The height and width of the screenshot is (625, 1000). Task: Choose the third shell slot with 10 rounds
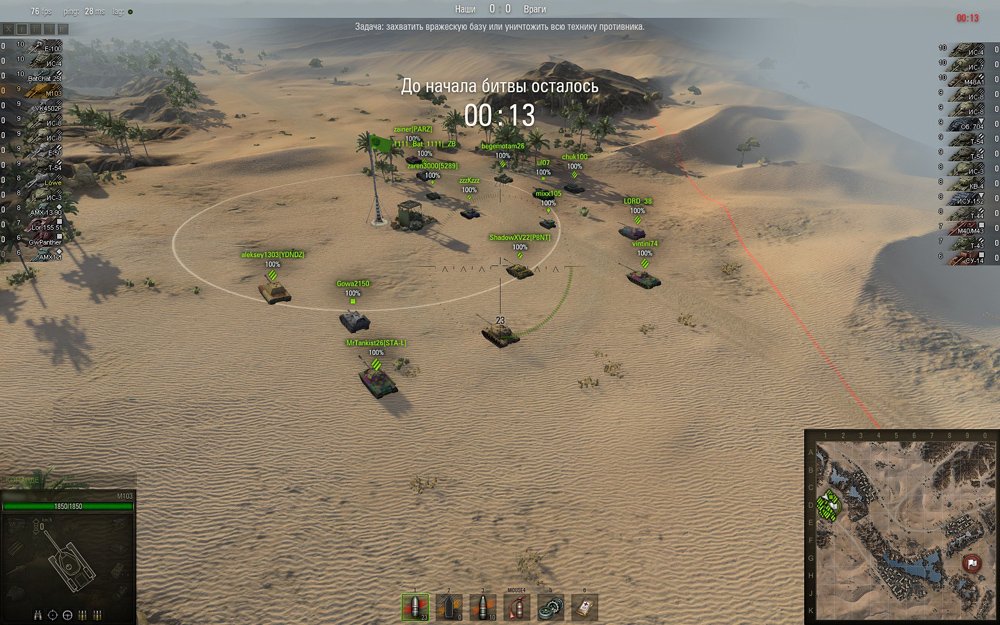[x=482, y=606]
